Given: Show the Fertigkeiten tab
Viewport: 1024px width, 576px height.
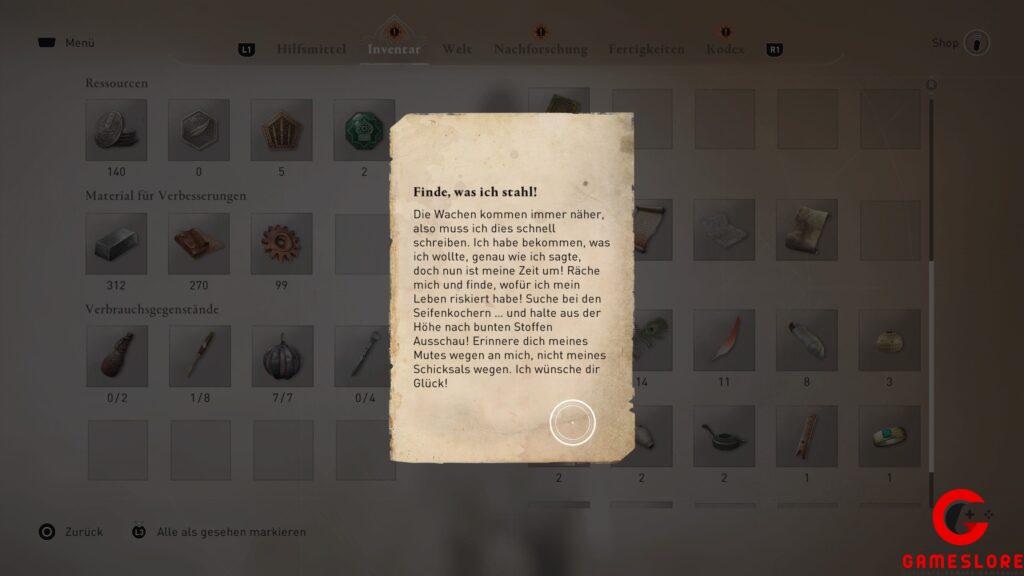Looking at the screenshot, I should tap(646, 49).
